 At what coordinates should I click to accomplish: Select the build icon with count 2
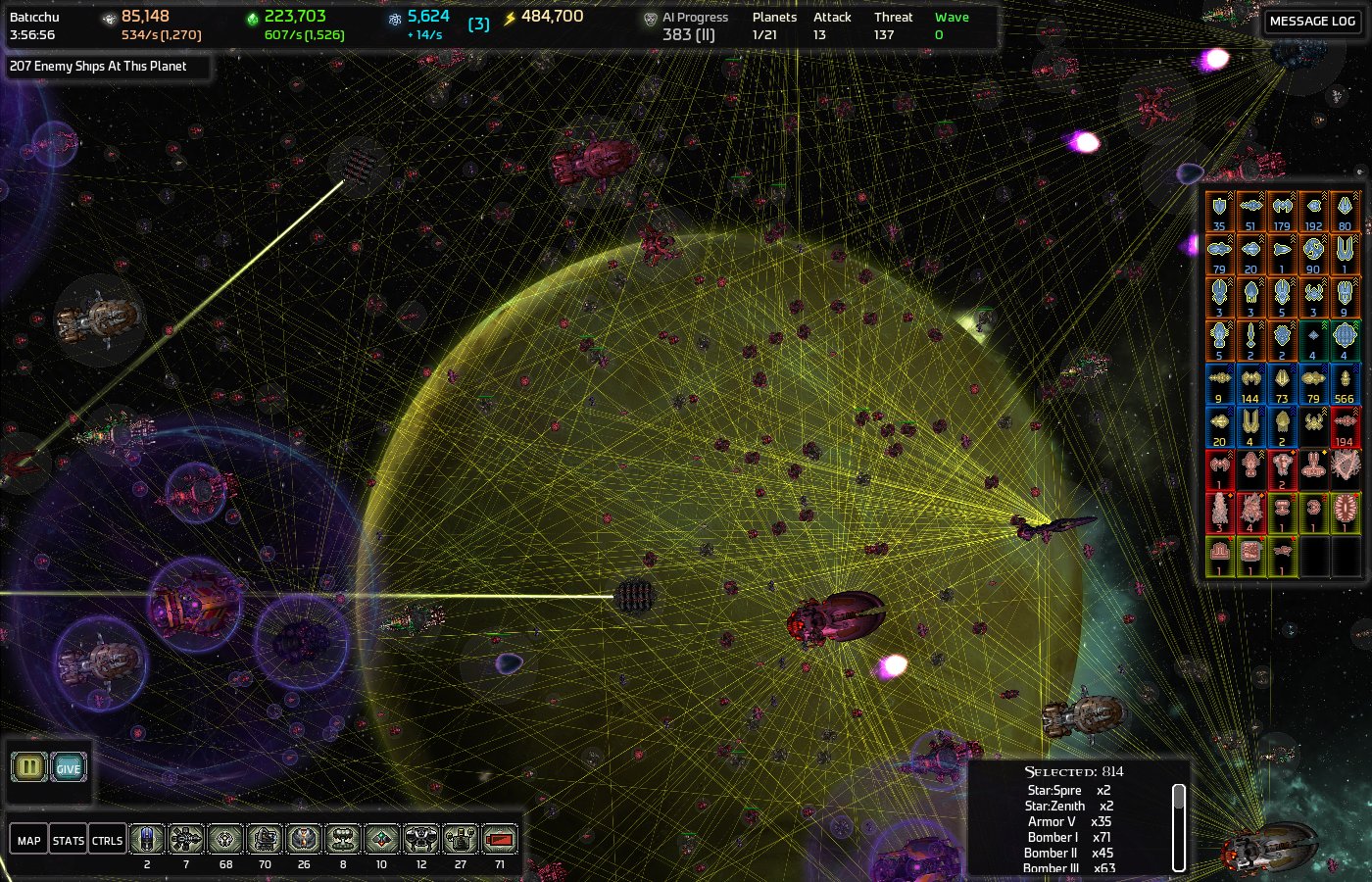(147, 840)
